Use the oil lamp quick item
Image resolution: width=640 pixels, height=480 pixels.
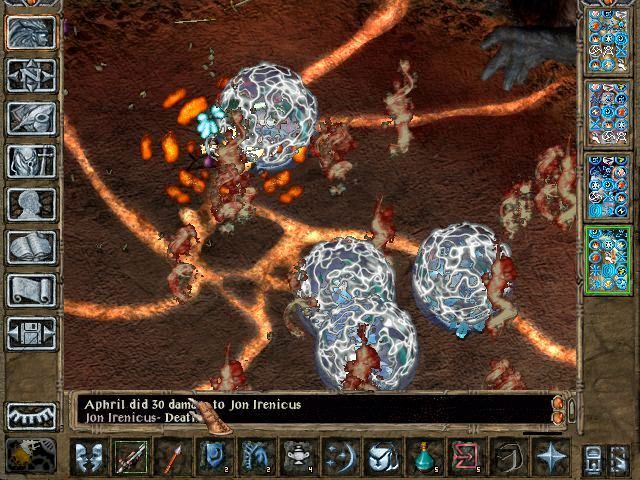[x=297, y=458]
